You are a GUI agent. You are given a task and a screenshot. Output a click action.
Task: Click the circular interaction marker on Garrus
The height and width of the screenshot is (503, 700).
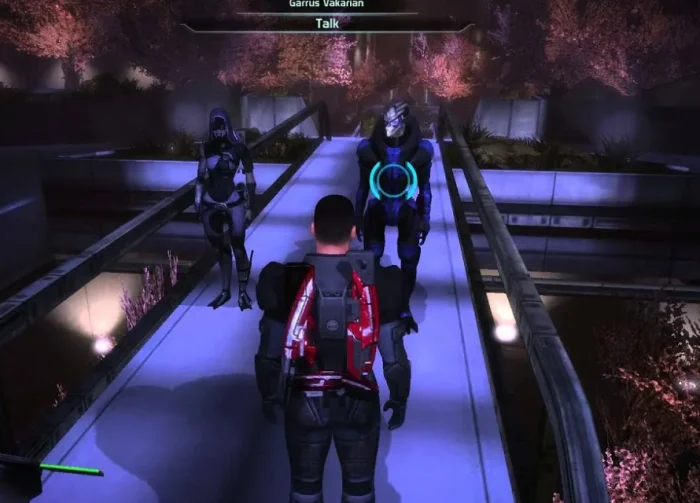393,180
